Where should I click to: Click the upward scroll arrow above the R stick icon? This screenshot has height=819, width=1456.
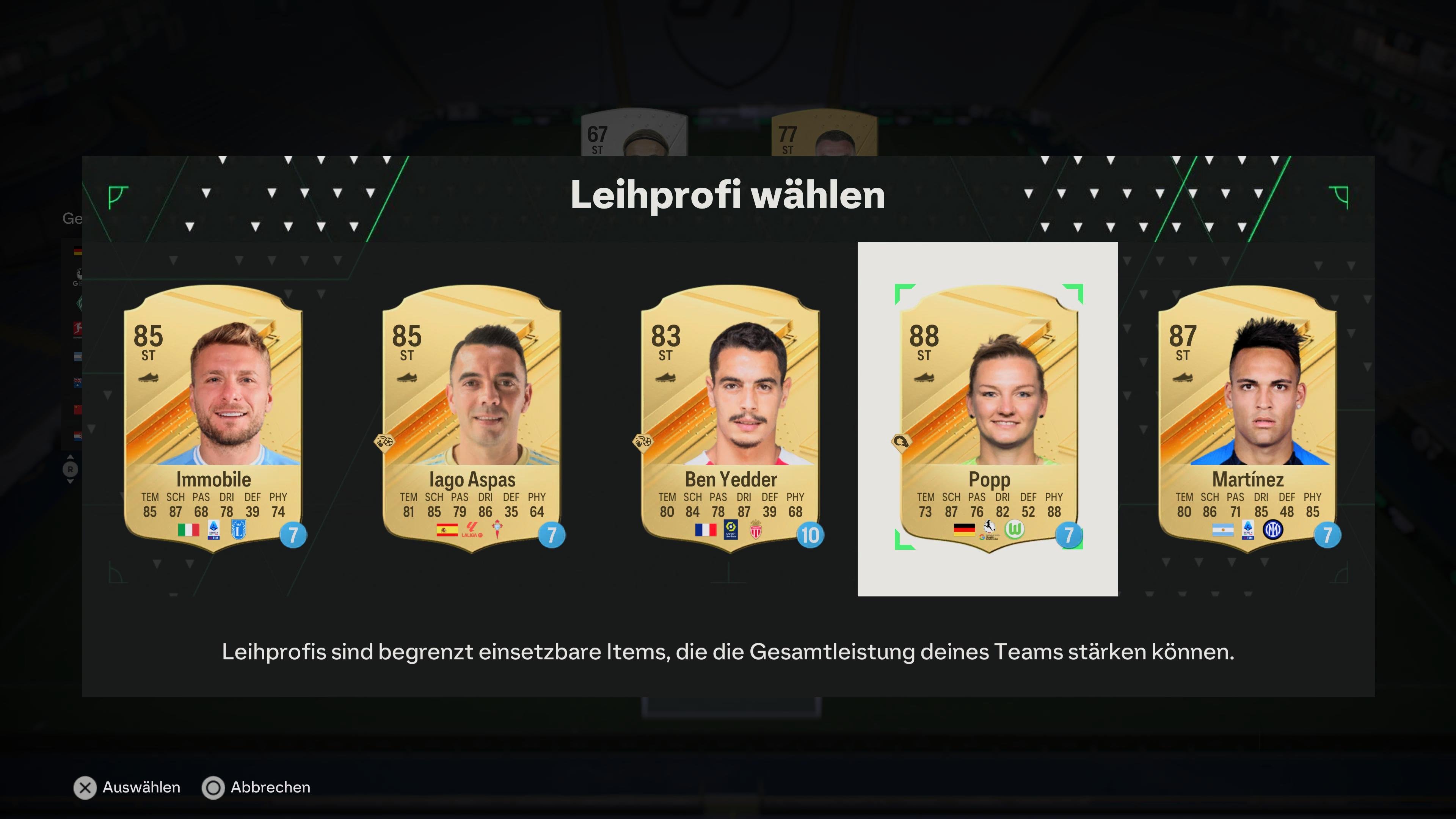pyautogui.click(x=70, y=457)
